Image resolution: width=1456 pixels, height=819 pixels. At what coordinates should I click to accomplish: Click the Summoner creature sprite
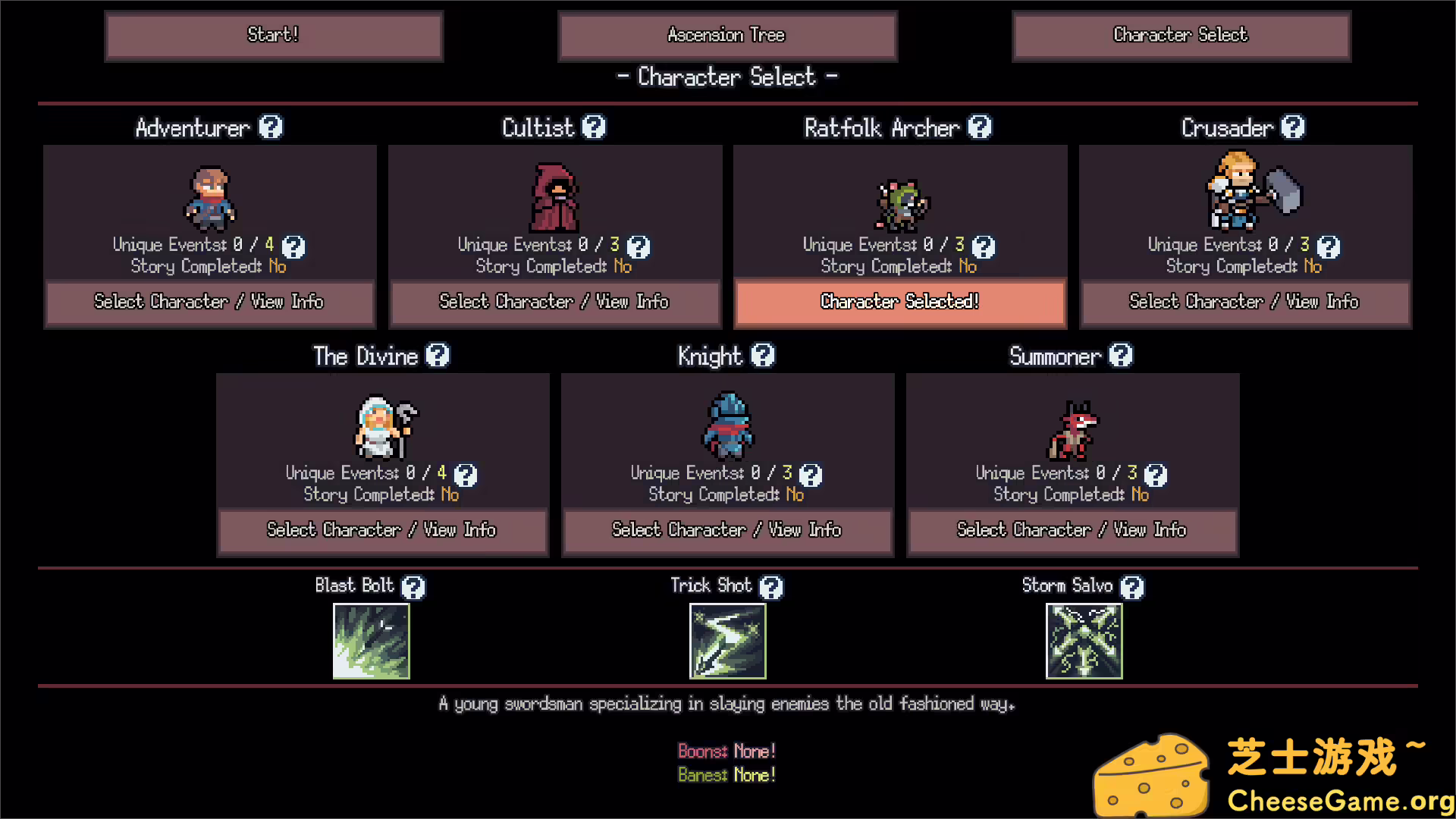click(1073, 432)
